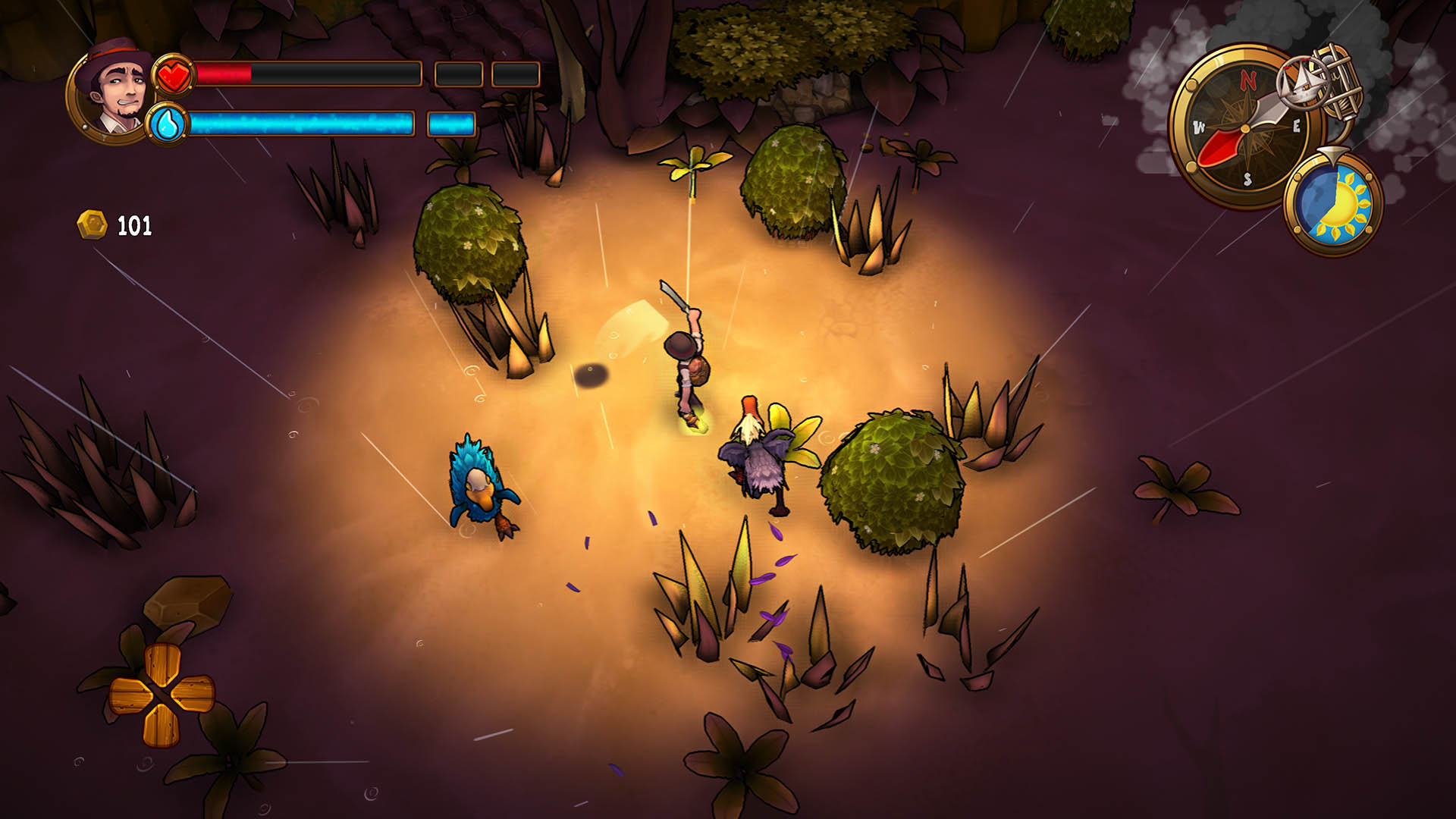The height and width of the screenshot is (819, 1456).
Task: Click the red heart health icon
Action: point(174,75)
